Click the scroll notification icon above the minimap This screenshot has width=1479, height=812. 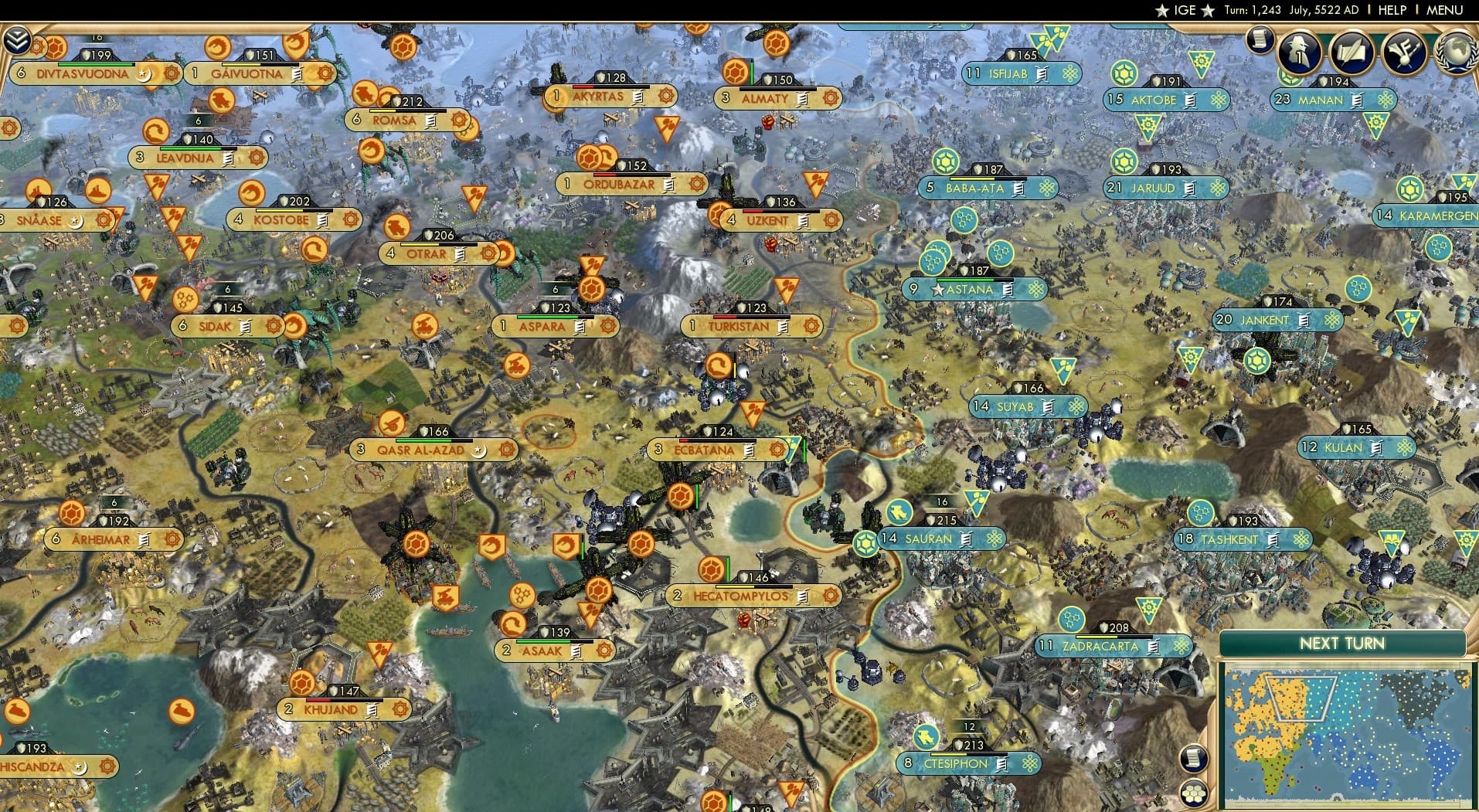click(1194, 759)
